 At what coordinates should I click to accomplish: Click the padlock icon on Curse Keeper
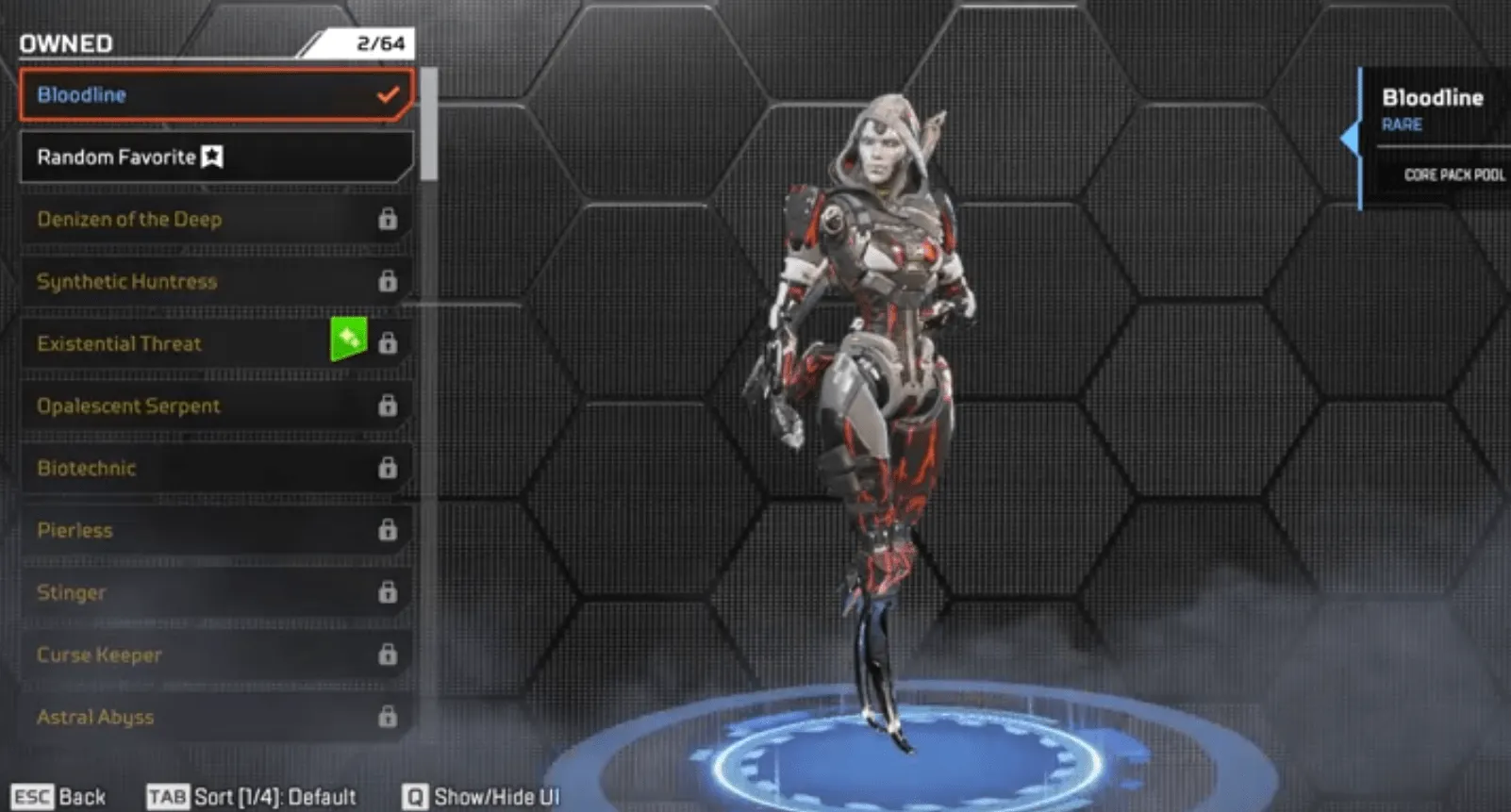click(x=388, y=655)
